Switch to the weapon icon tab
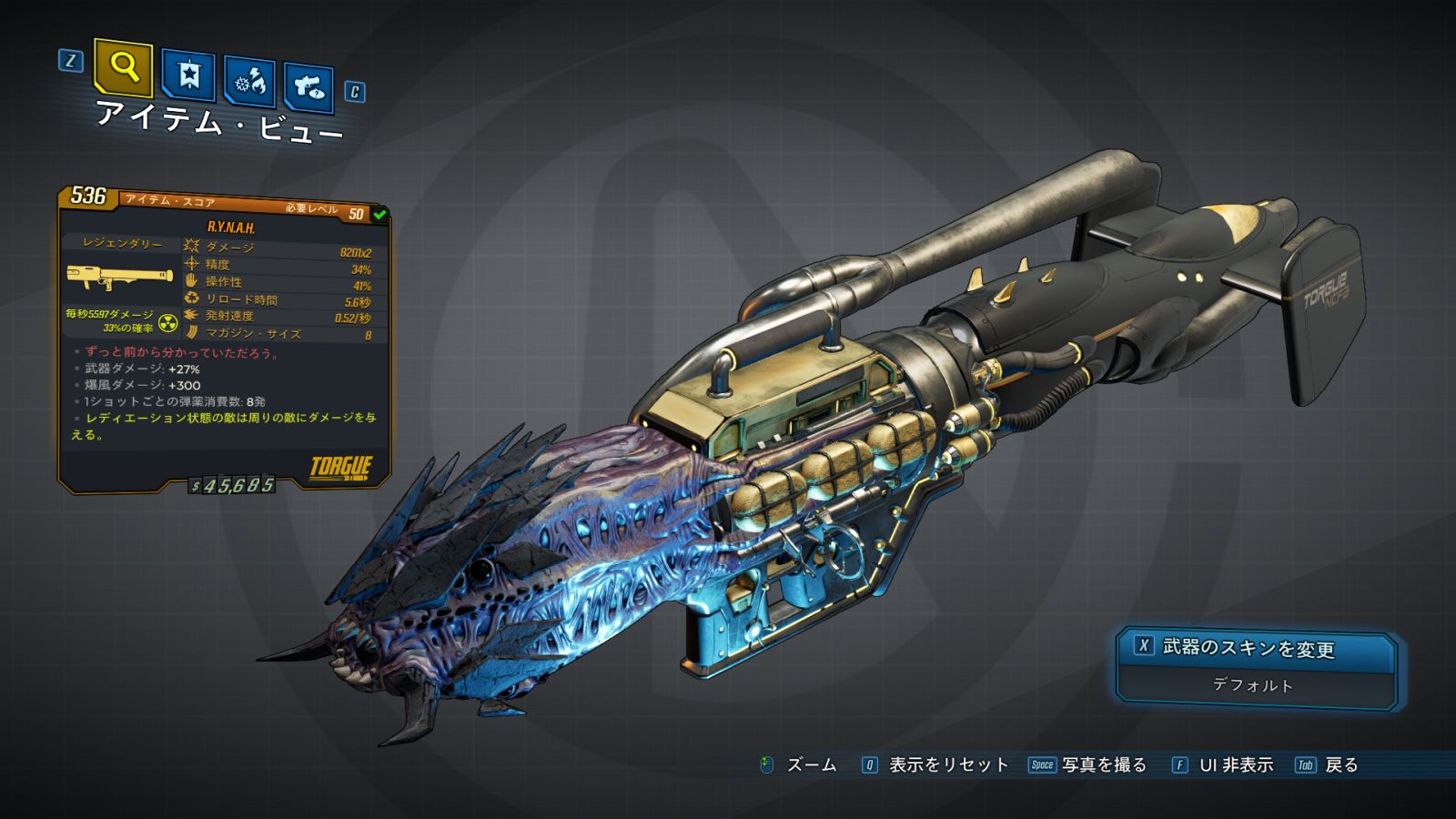1456x819 pixels. pyautogui.click(x=308, y=87)
